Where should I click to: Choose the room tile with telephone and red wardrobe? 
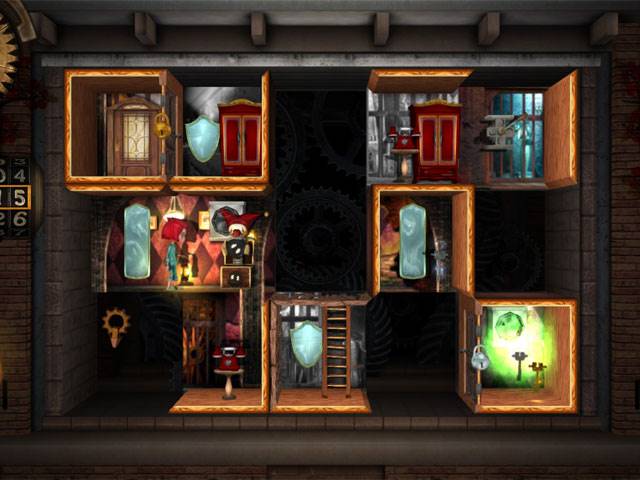click(420, 132)
